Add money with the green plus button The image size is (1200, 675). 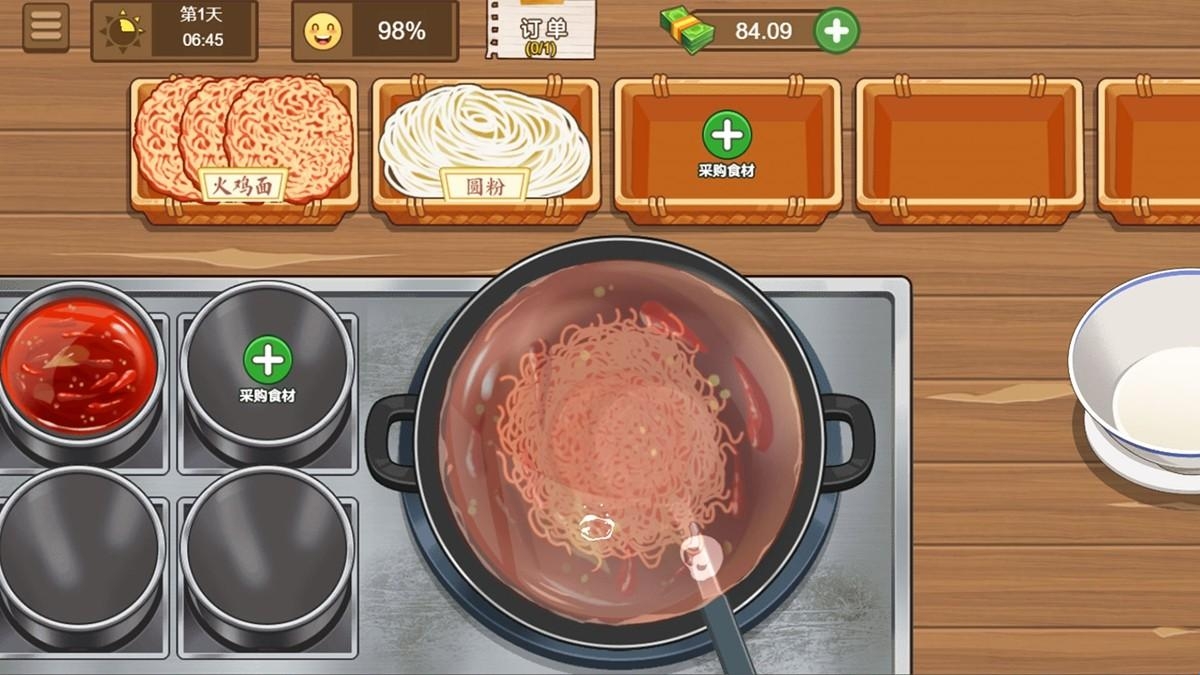836,31
